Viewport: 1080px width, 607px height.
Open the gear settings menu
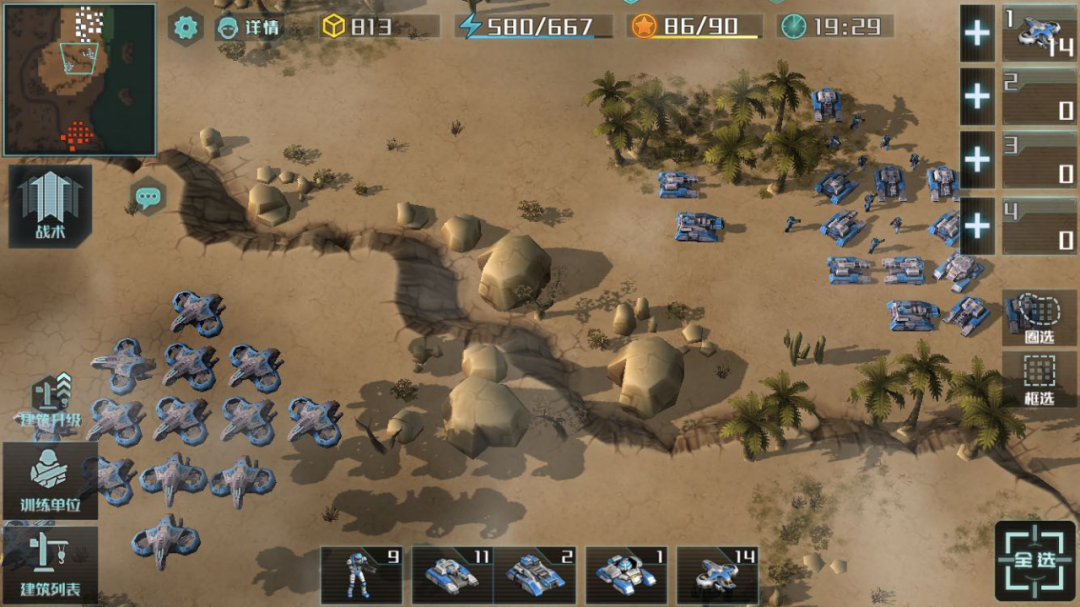coord(185,27)
